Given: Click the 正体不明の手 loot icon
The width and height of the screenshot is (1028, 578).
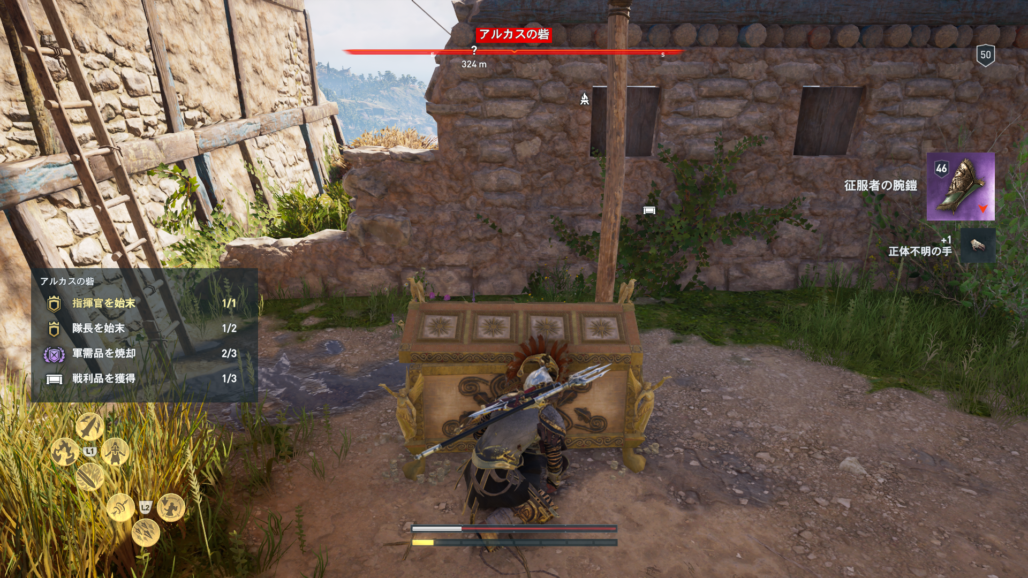Looking at the screenshot, I should click(x=977, y=246).
